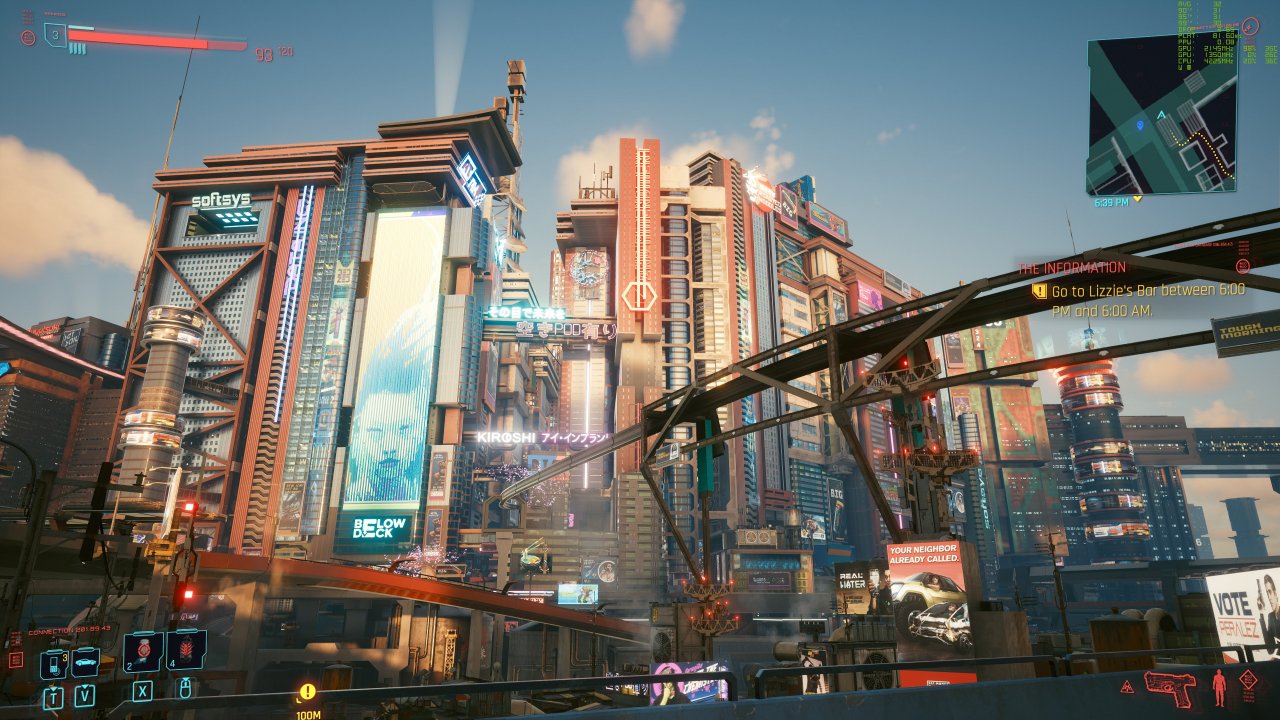Screen dimensions: 1280x720
Task: Select the level 3 shield badge in the top-left
Action: (x=55, y=35)
